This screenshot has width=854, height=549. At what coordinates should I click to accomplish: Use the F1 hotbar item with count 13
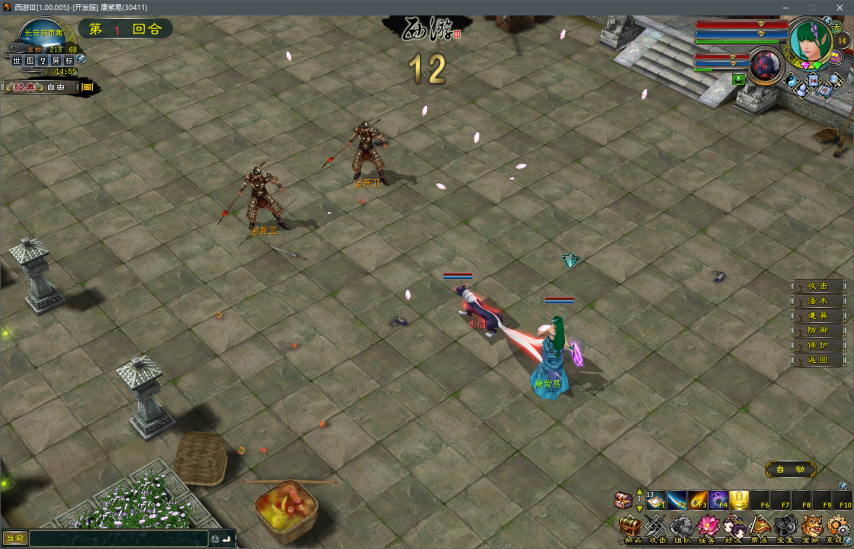point(656,500)
